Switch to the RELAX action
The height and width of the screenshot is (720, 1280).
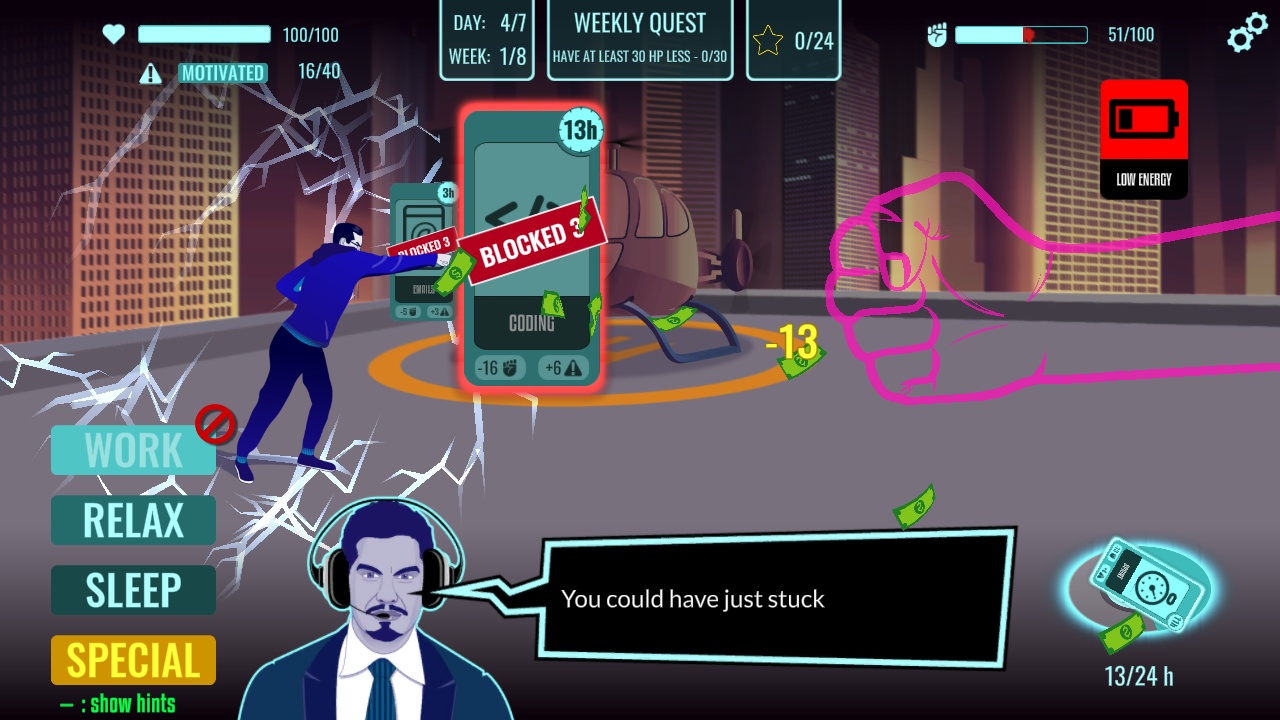[x=132, y=520]
